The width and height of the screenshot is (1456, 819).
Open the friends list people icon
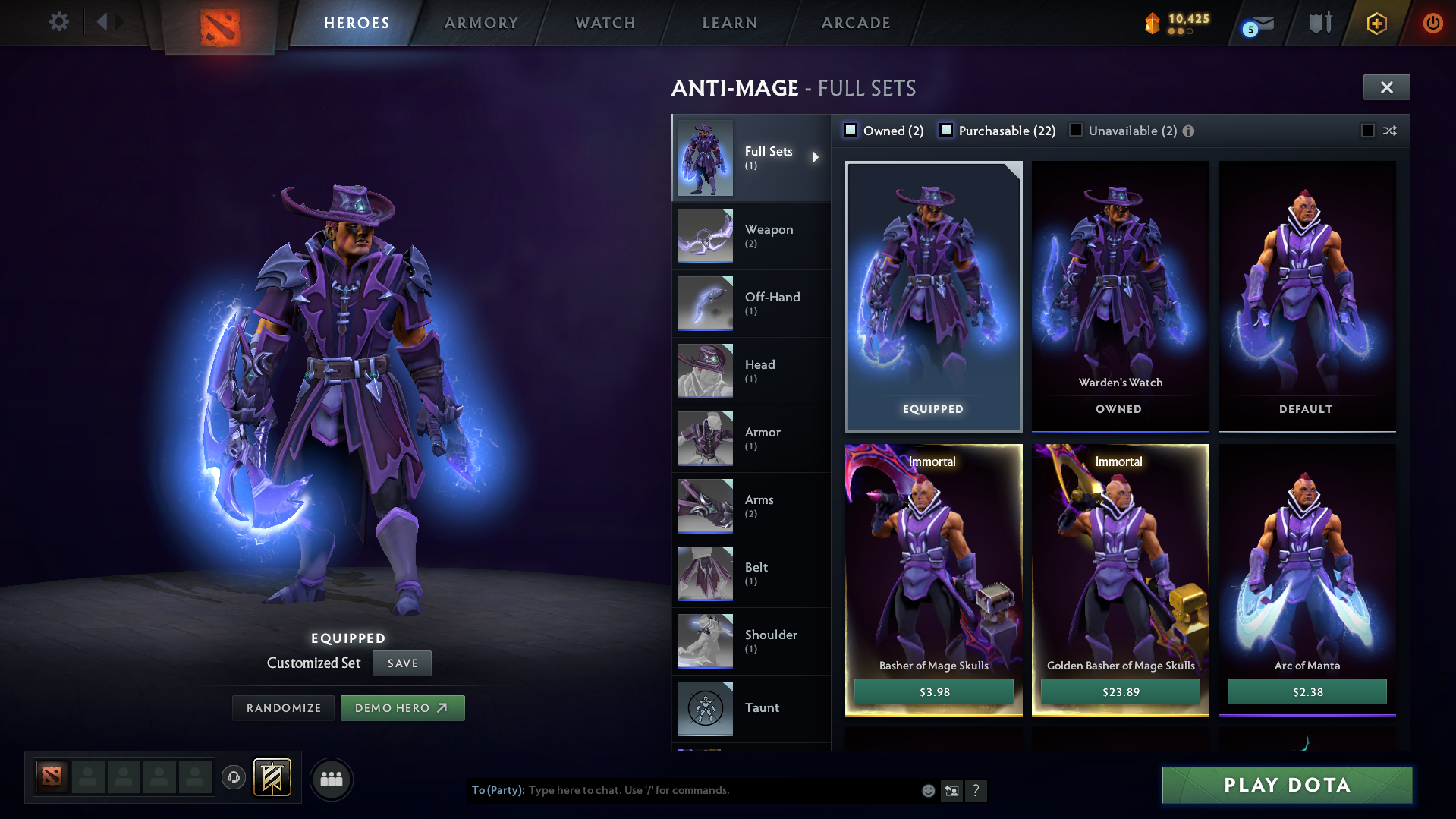pos(331,779)
